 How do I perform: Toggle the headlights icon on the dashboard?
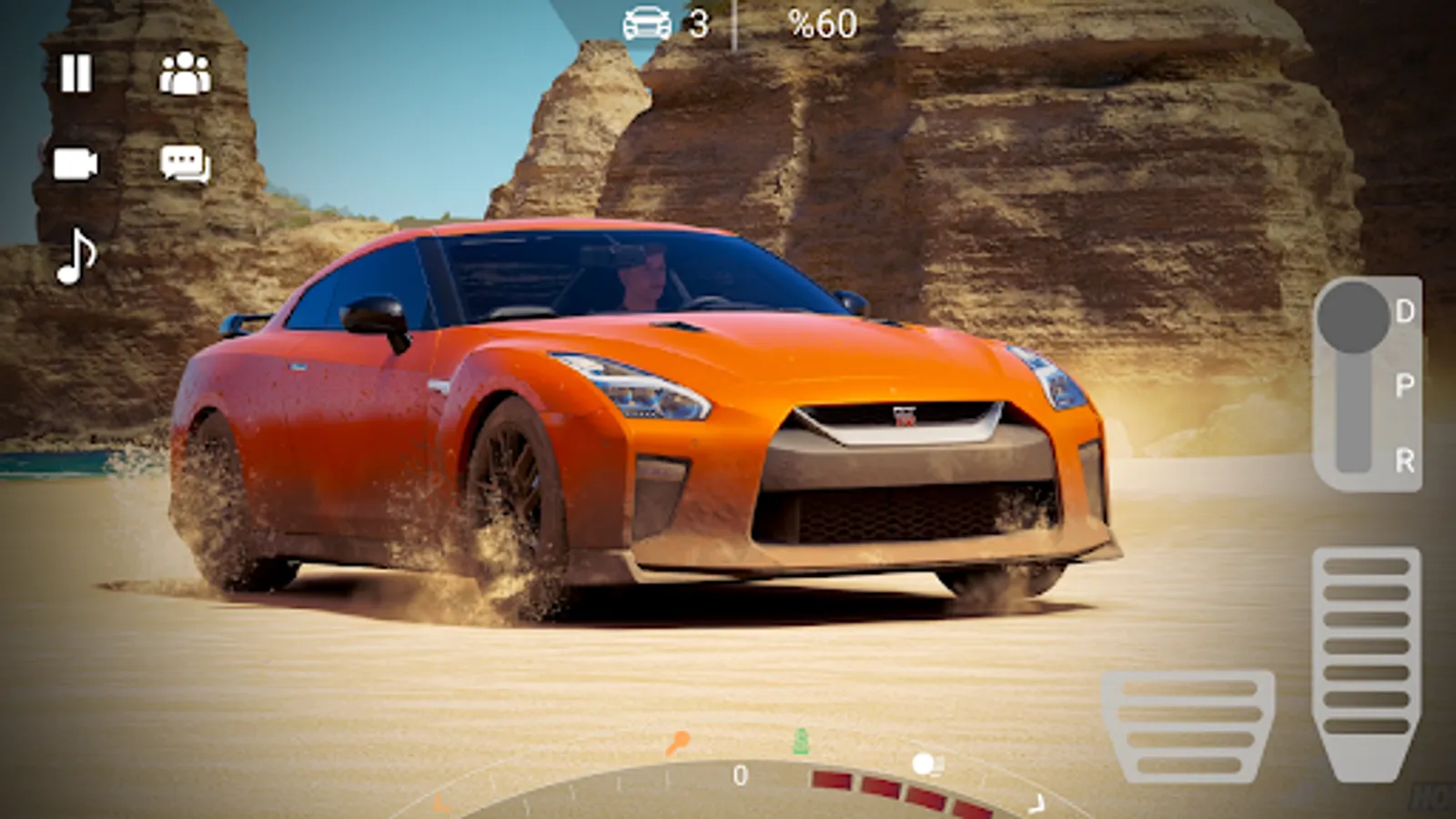pos(926,764)
